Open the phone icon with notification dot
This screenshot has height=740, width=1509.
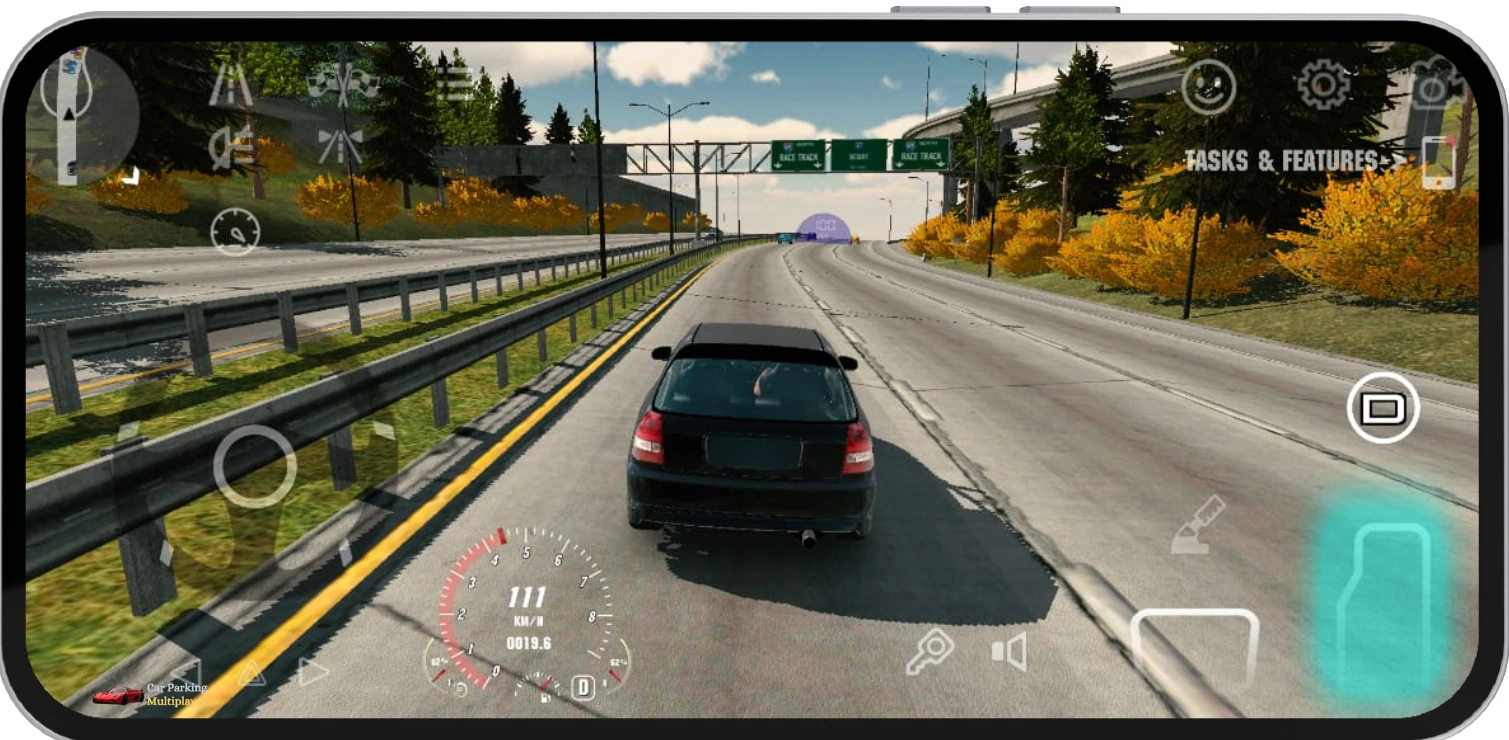(1437, 160)
